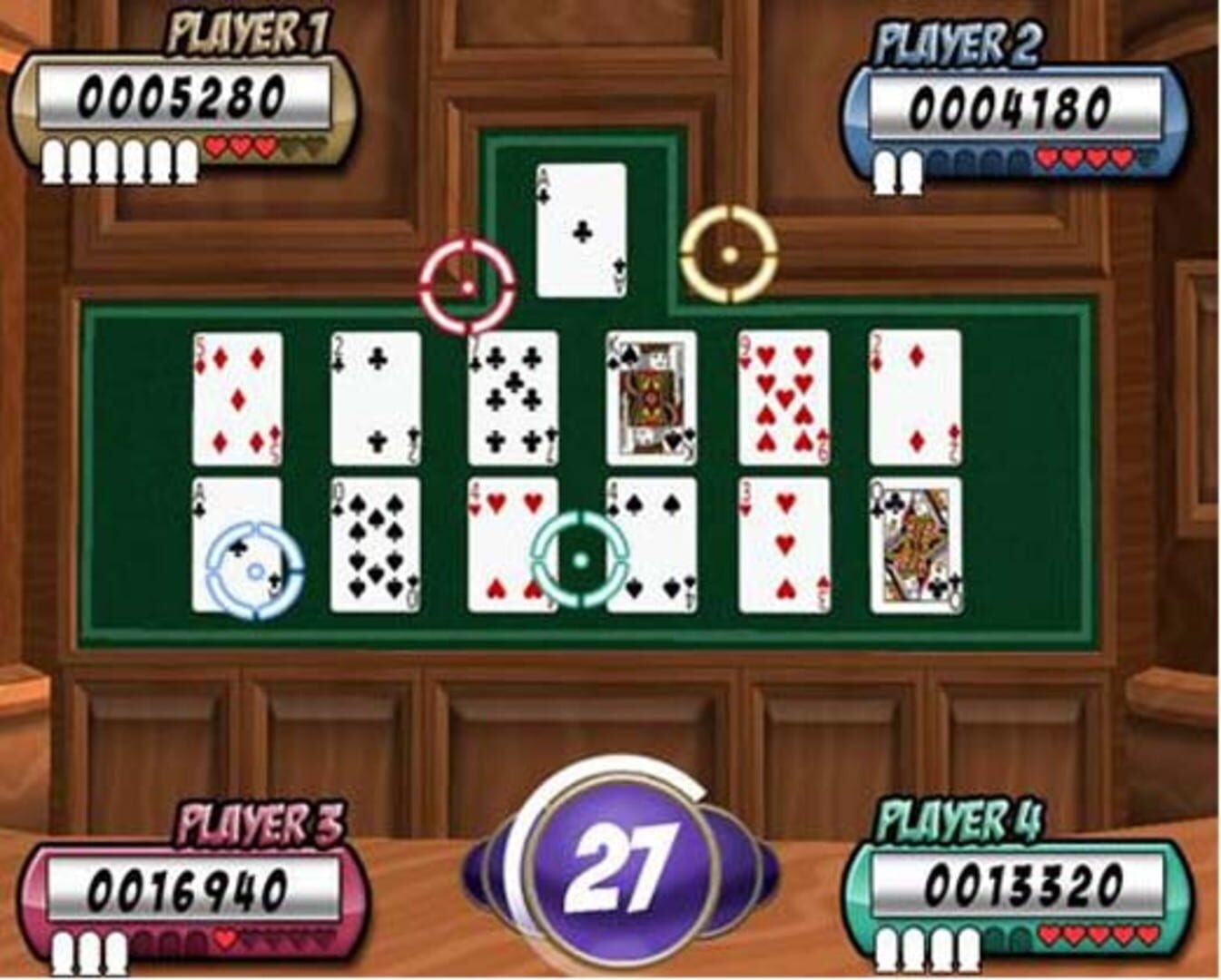The image size is (1221, 980).
Task: Pick the Seven of Clubs card
Action: (x=512, y=399)
